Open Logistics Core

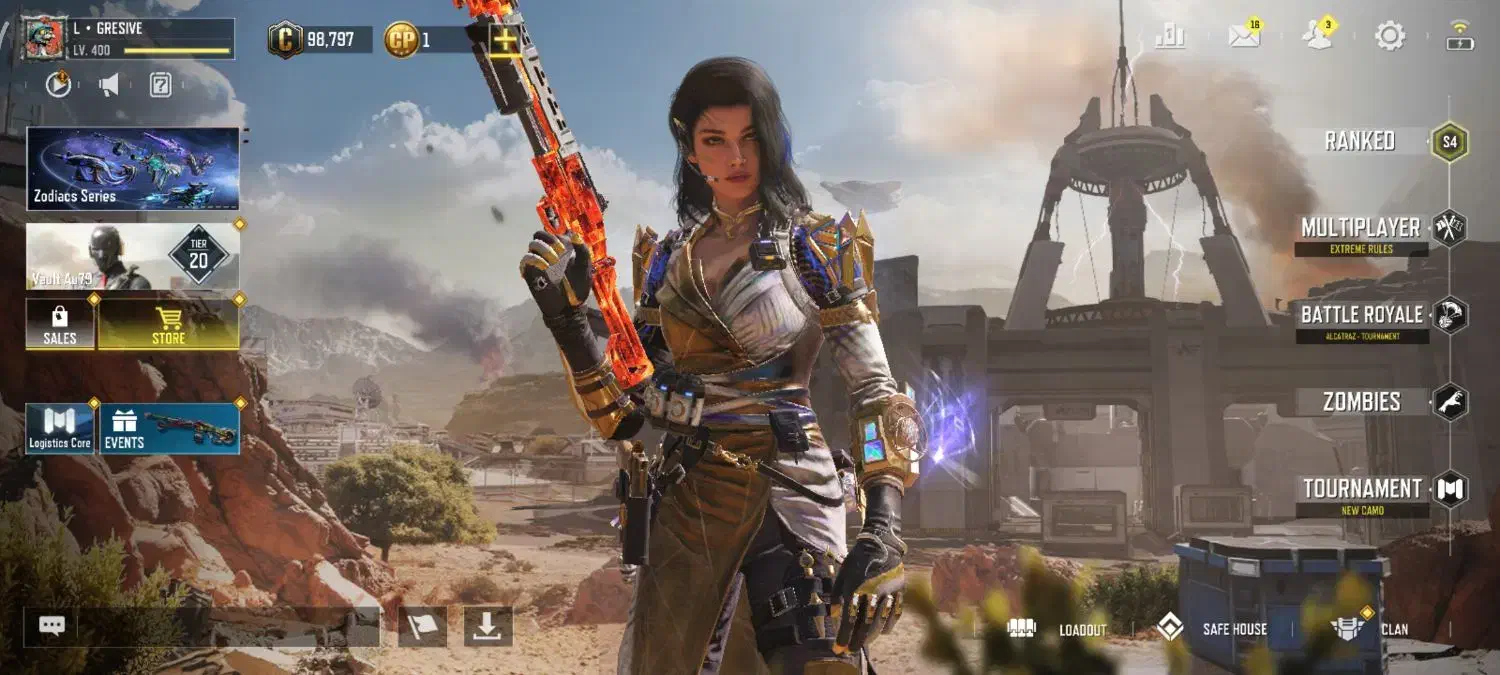coord(60,429)
